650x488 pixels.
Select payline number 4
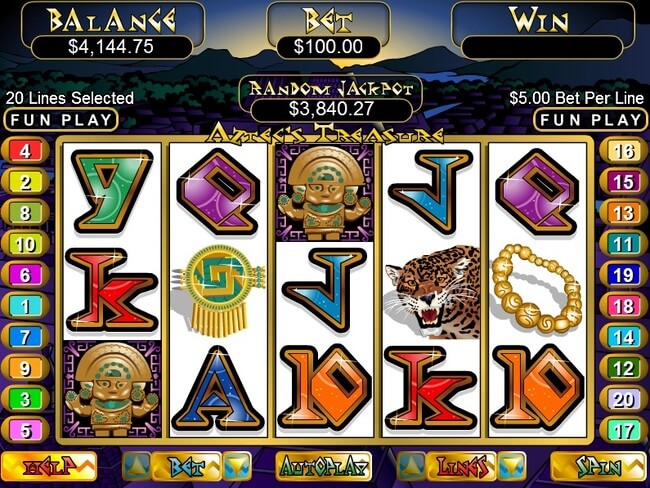pos(24,152)
